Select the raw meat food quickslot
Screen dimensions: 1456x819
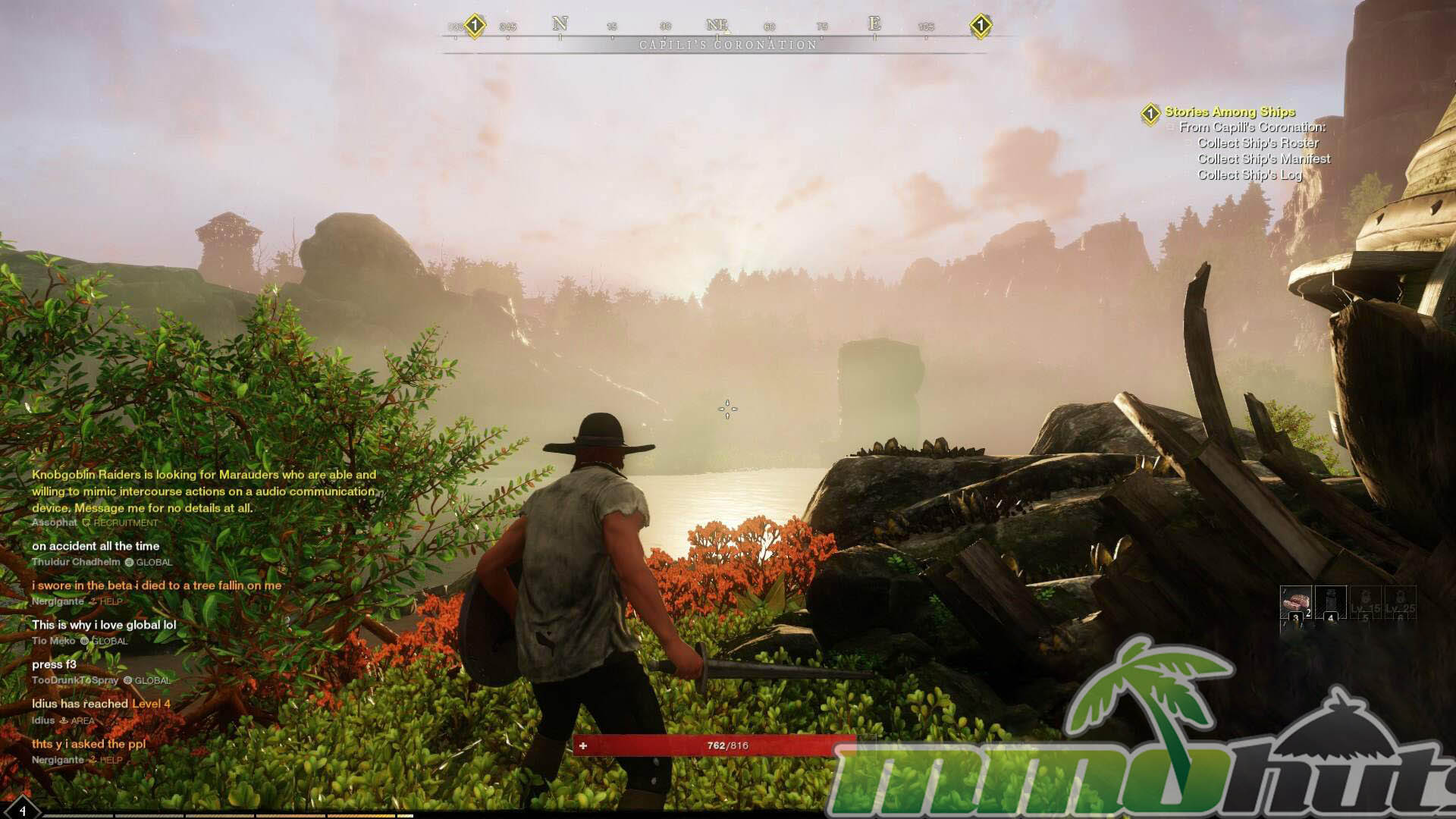point(1295,603)
